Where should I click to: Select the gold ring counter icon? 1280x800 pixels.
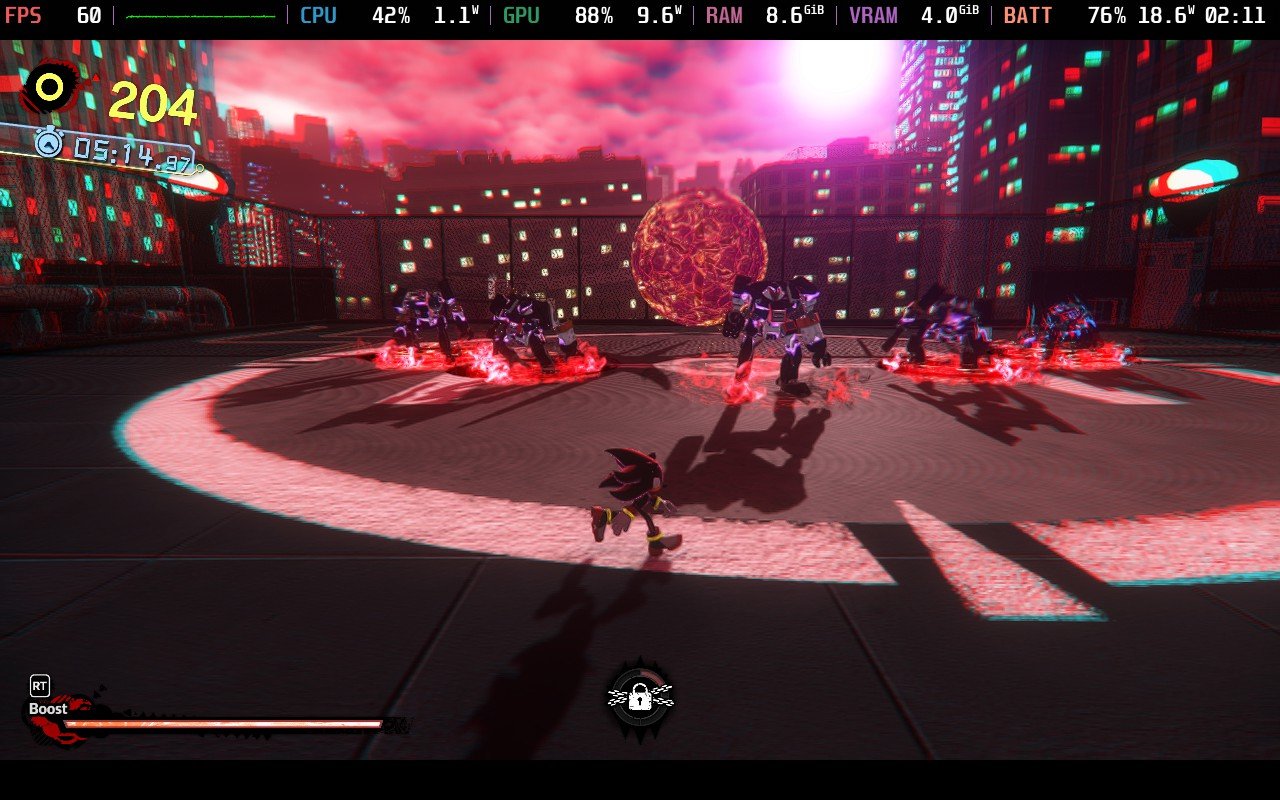[49, 89]
